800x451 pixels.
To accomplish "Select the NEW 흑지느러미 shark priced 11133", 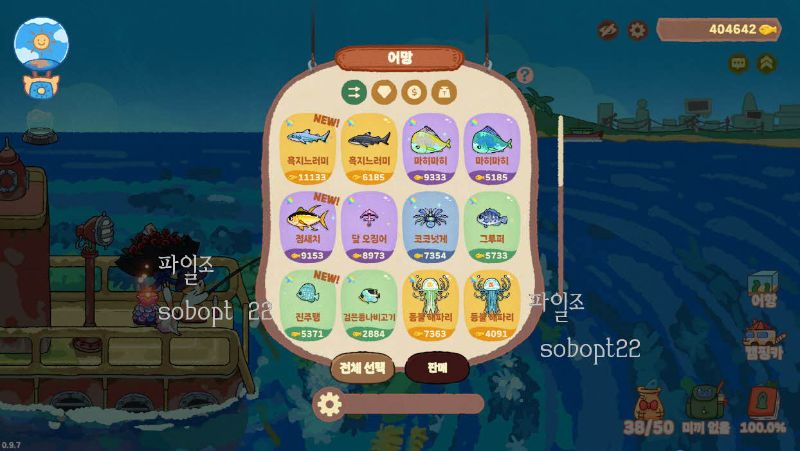I will tap(308, 148).
